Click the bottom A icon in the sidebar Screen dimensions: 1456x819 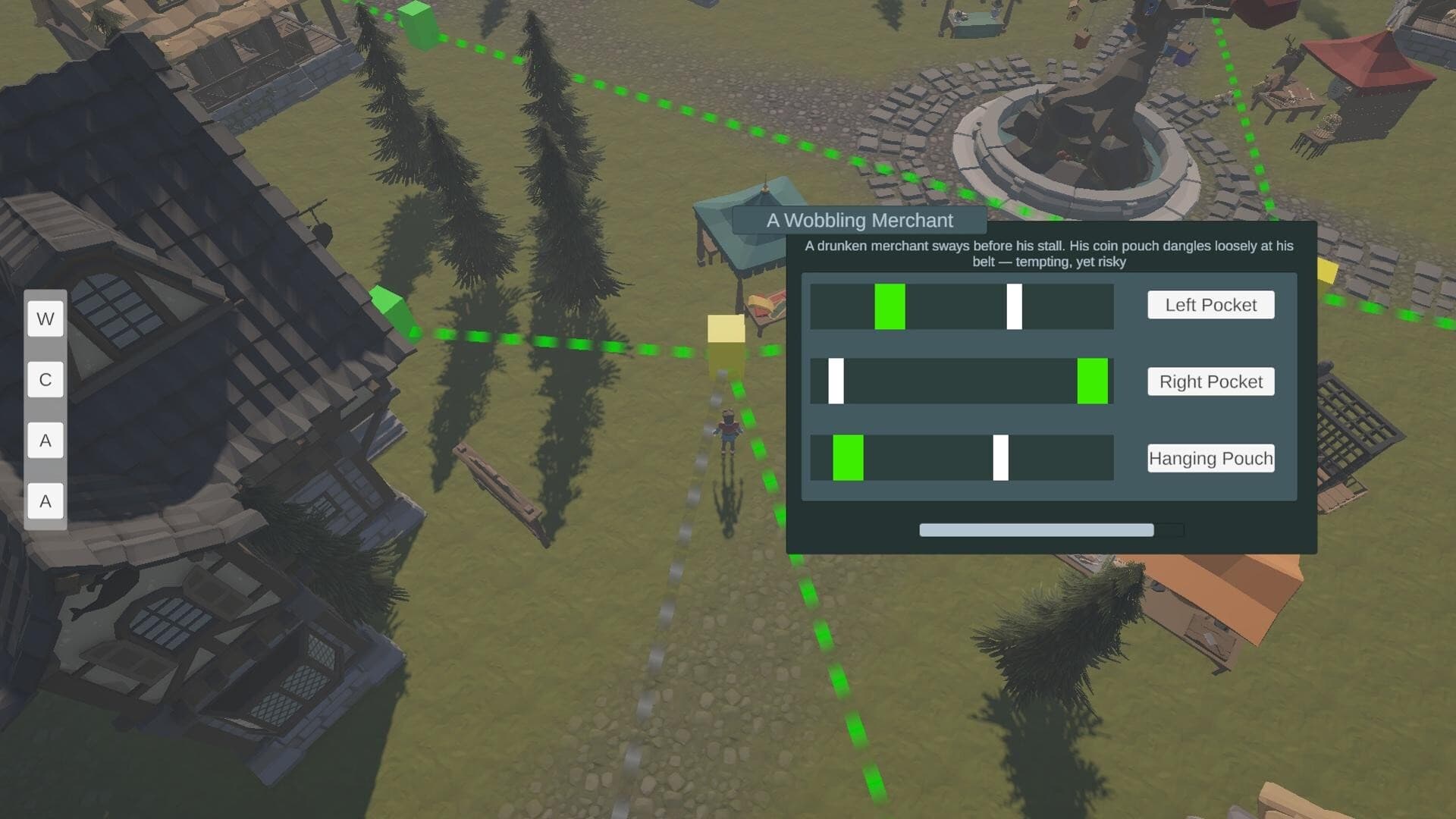(45, 500)
